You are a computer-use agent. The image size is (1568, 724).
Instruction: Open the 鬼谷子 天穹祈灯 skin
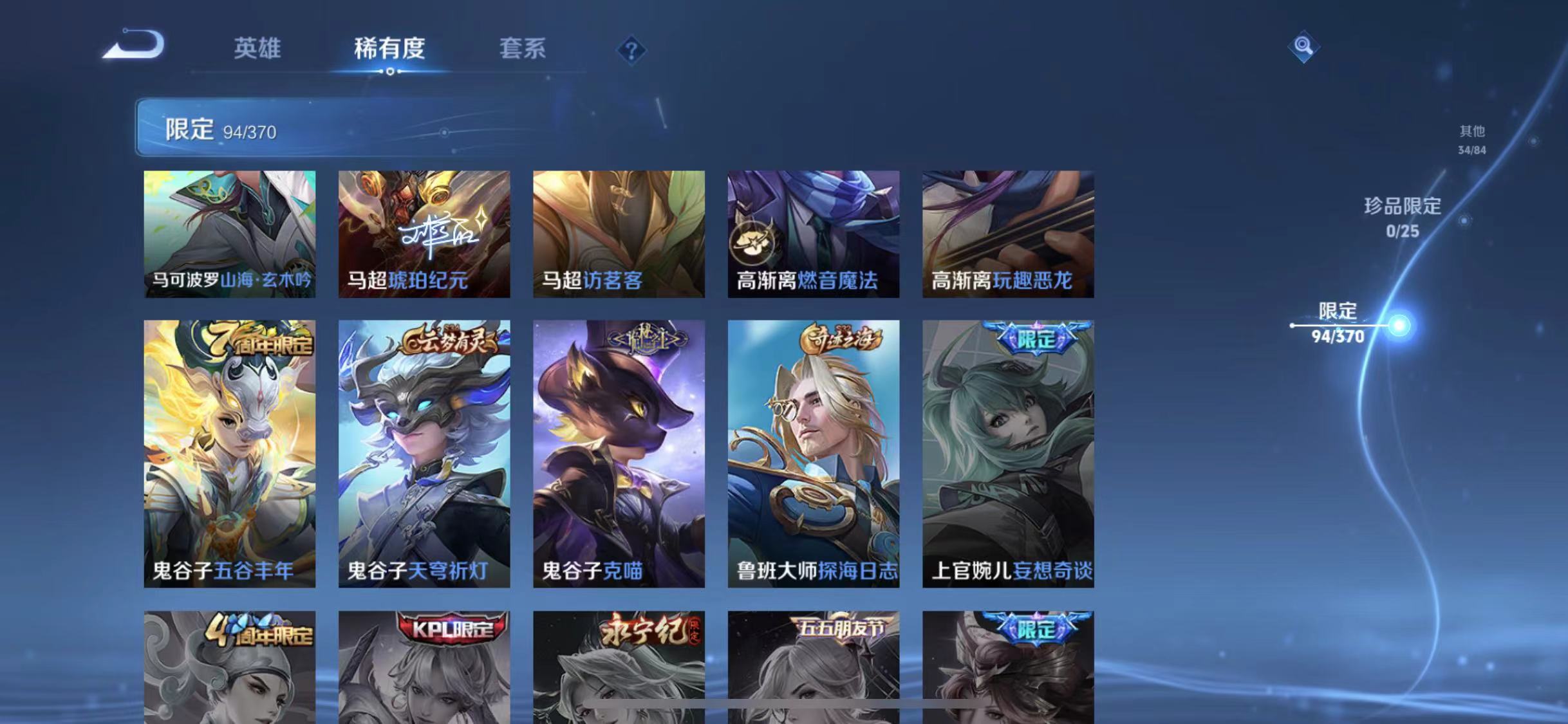coord(423,450)
